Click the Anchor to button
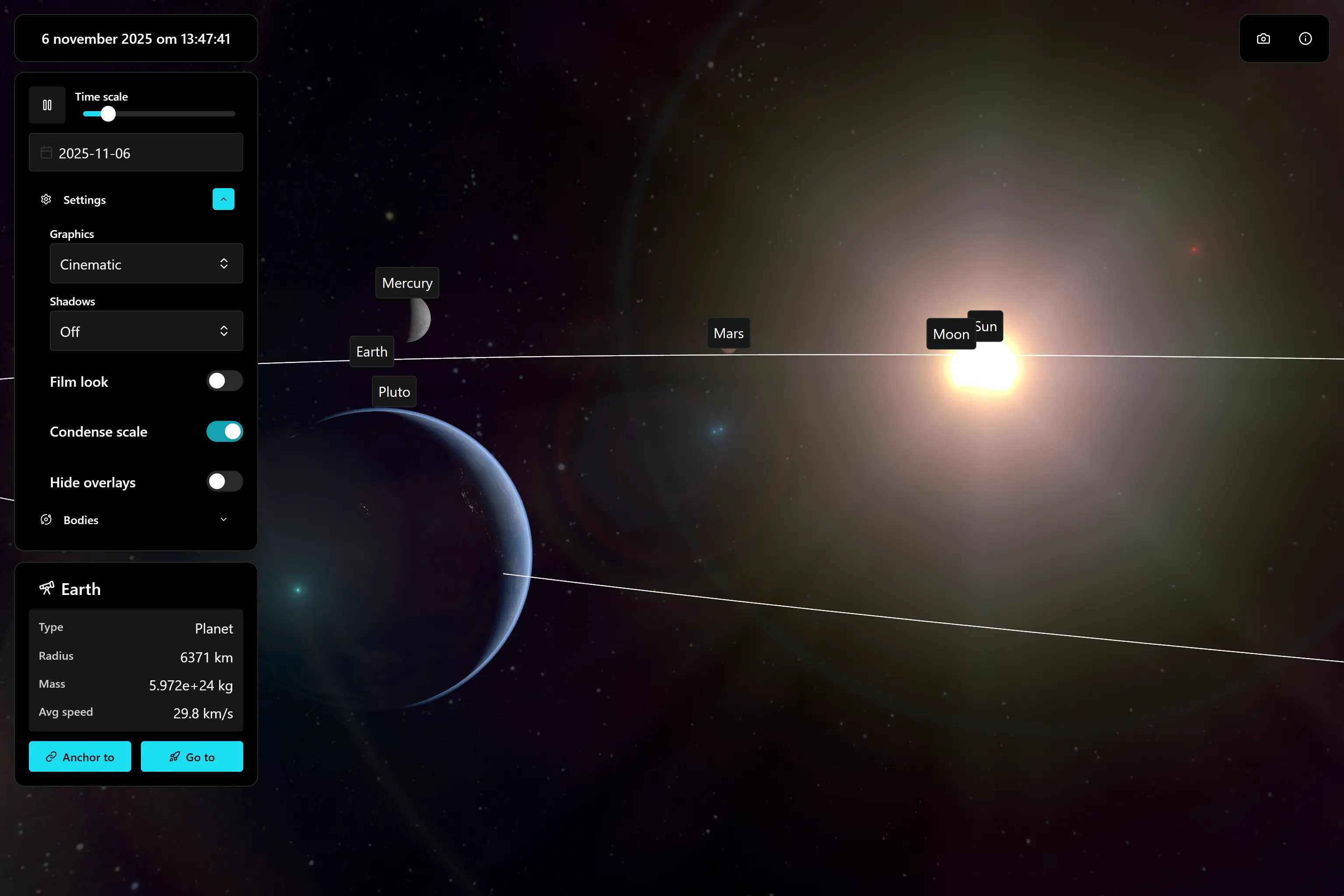Viewport: 1344px width, 896px height. click(x=80, y=756)
